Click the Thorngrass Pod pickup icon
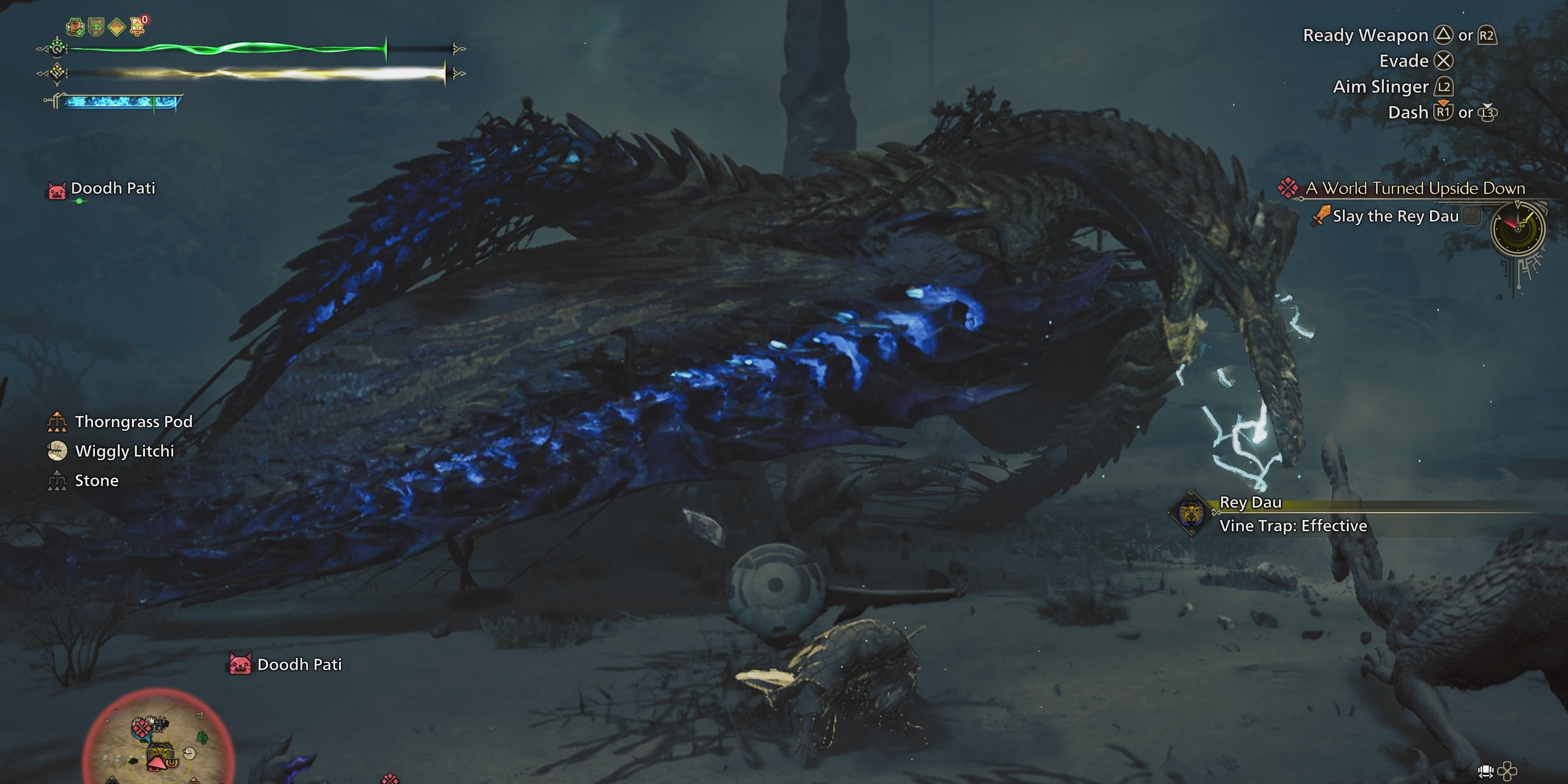The height and width of the screenshot is (784, 1568). pyautogui.click(x=57, y=422)
